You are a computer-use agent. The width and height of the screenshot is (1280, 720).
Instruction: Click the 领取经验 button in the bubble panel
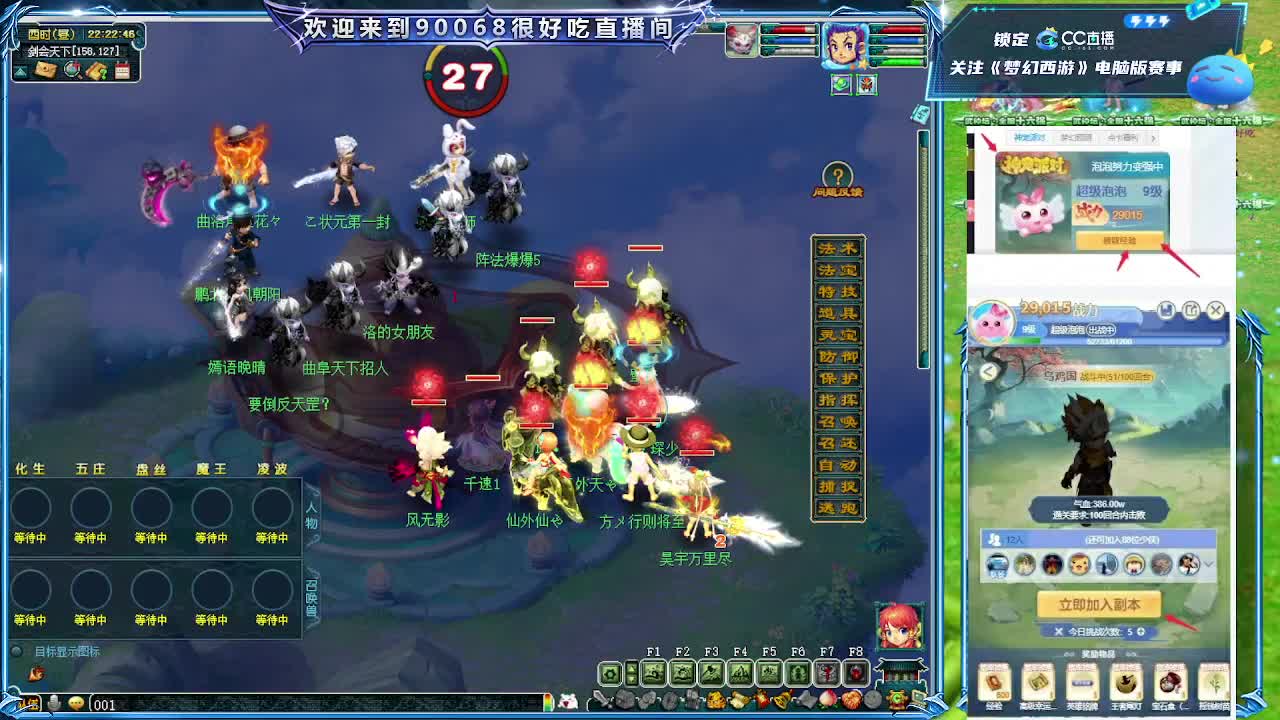[x=1120, y=239]
